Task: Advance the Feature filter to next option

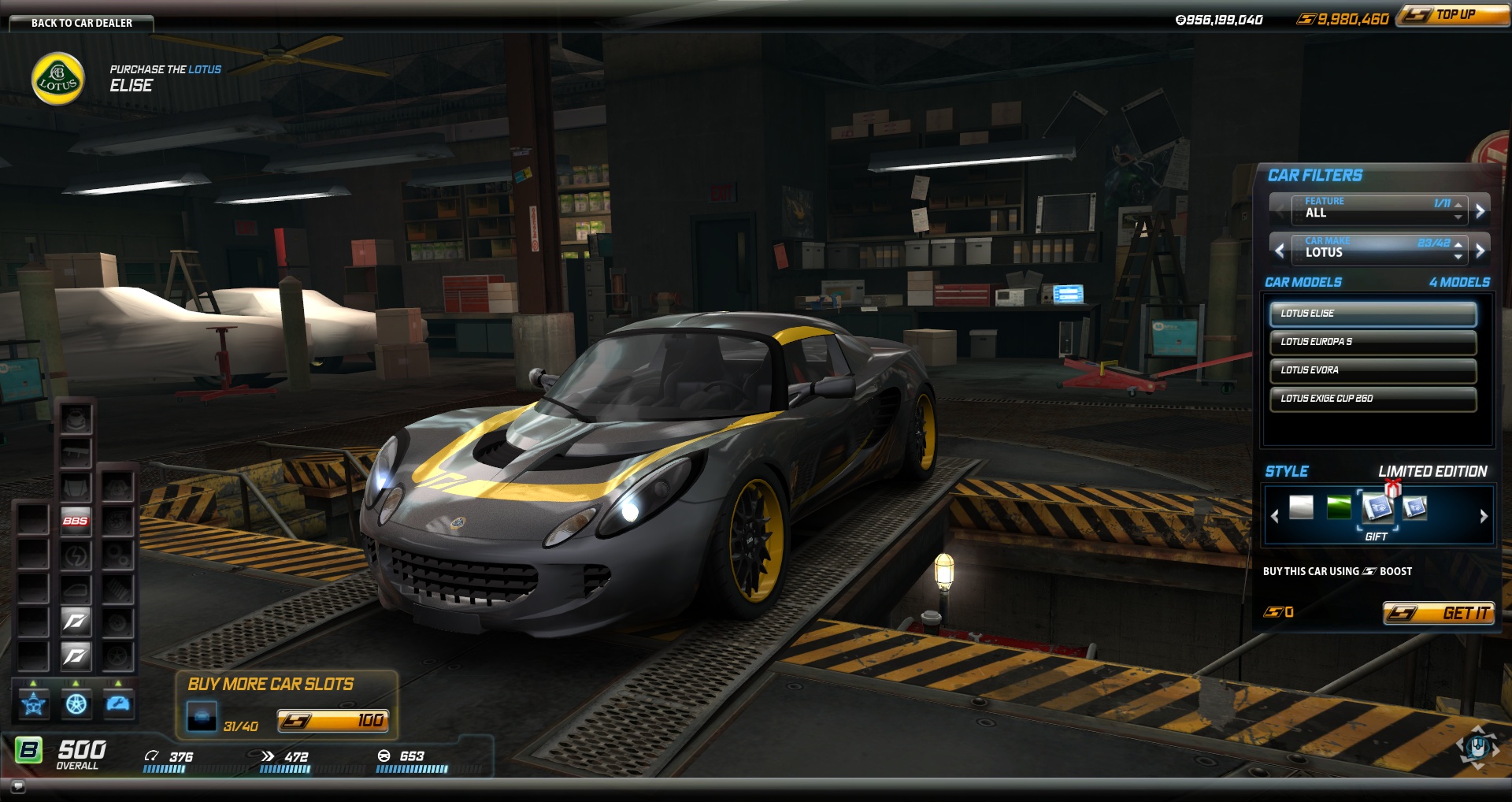Action: pos(1480,211)
